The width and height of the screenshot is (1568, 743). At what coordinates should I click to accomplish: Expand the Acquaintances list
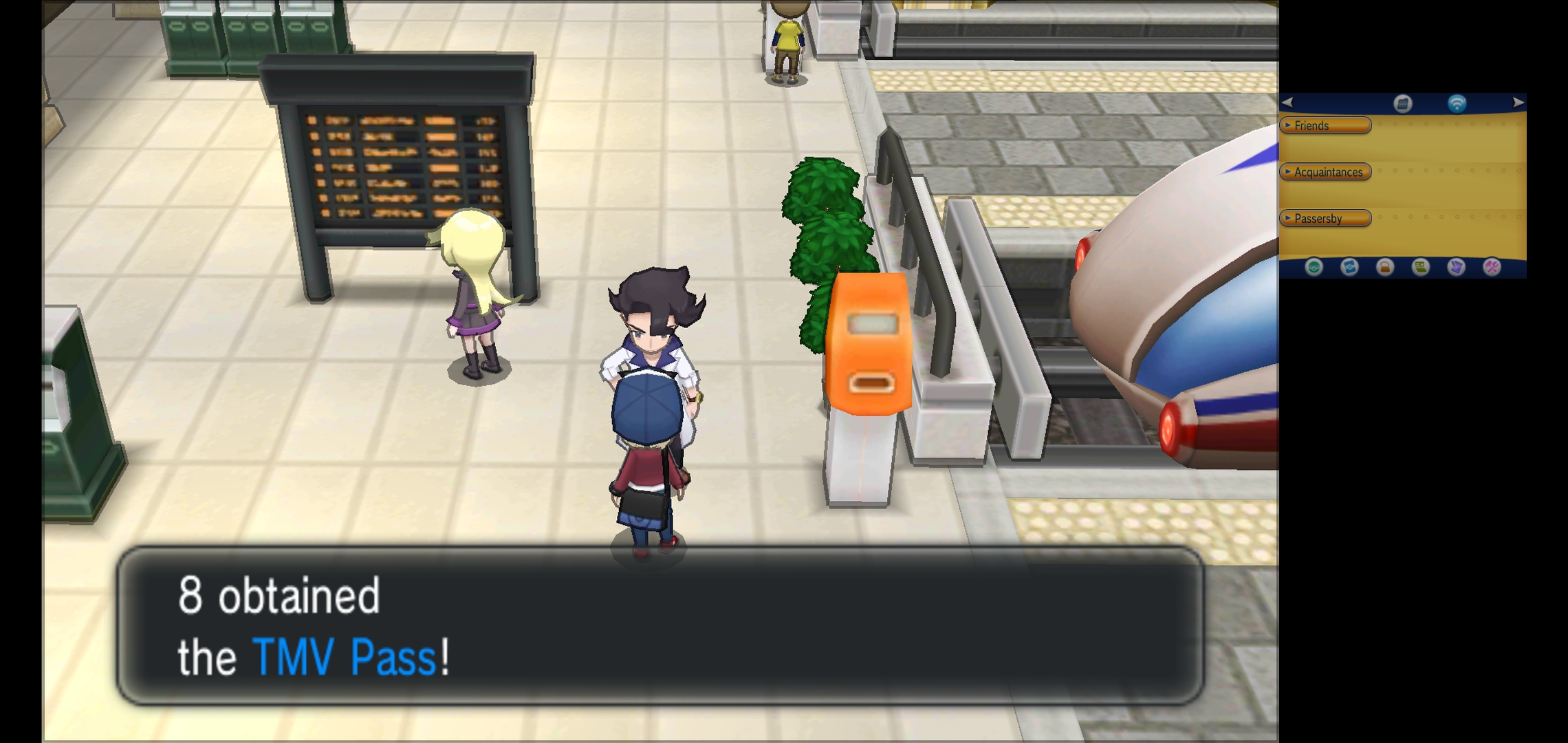1325,172
